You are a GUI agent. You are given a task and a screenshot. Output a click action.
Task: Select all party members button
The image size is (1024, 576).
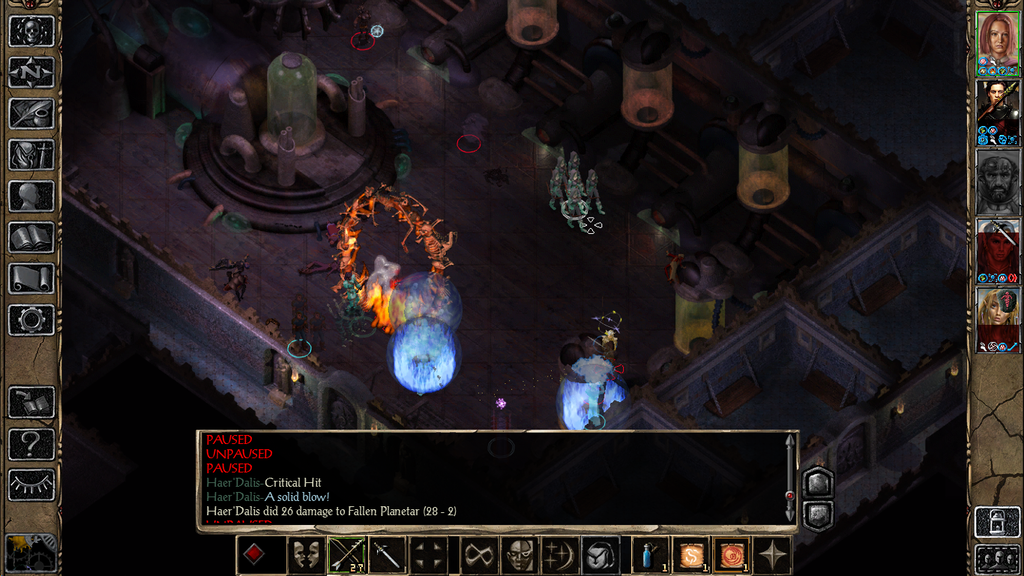point(997,558)
